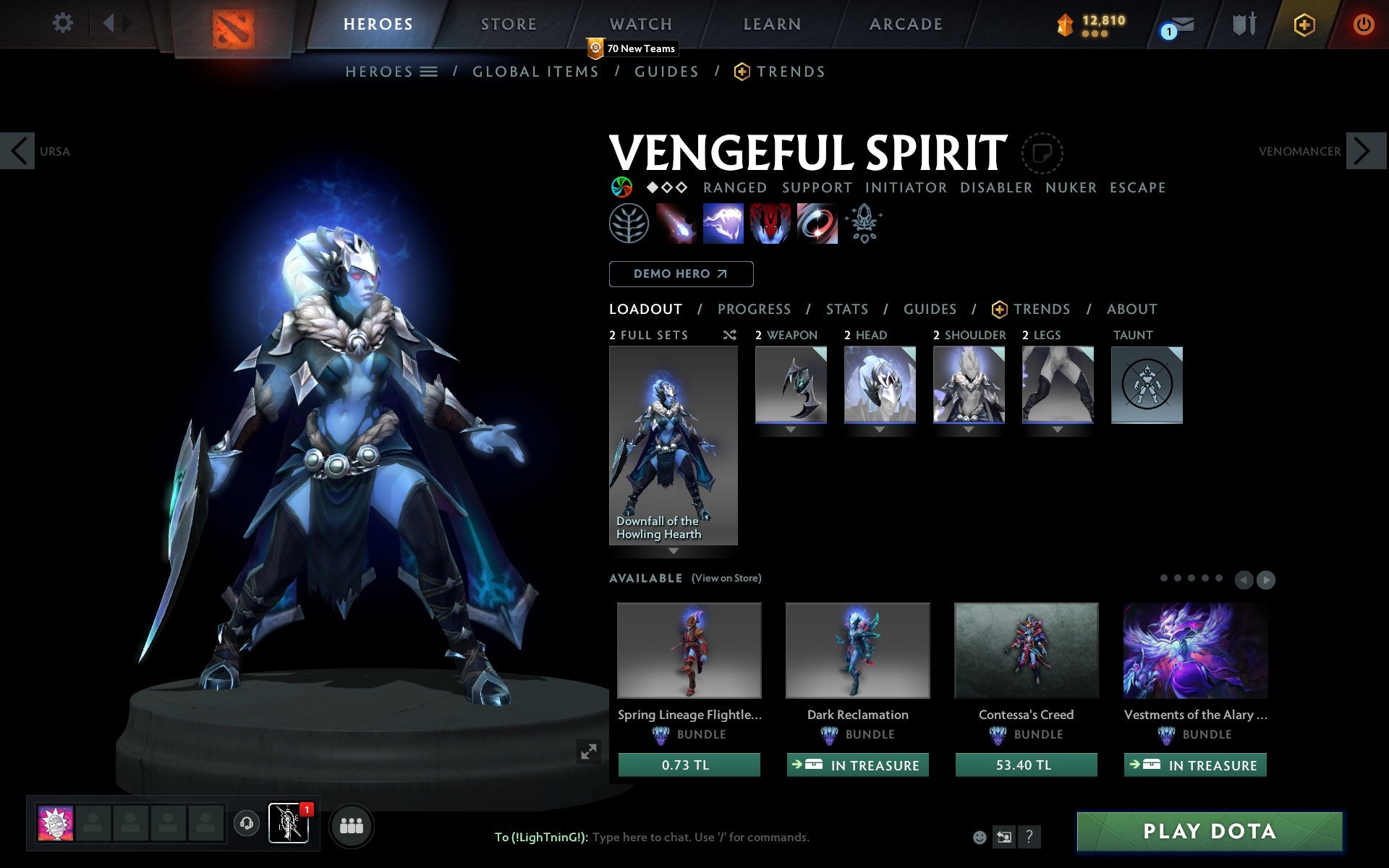
Task: Open the emoticon picker in the chat bar
Action: pos(980,837)
